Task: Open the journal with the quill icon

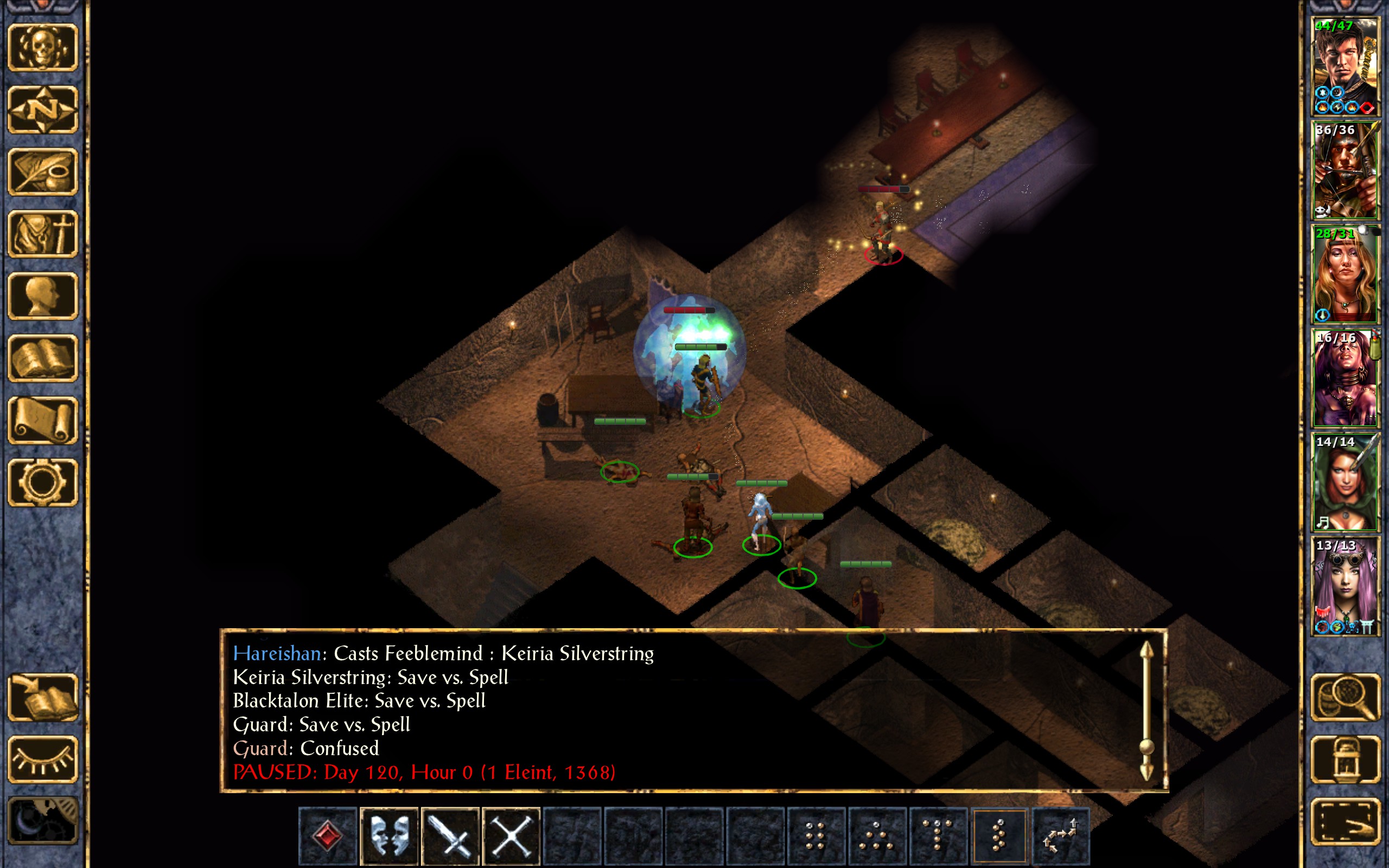Action: click(42, 171)
